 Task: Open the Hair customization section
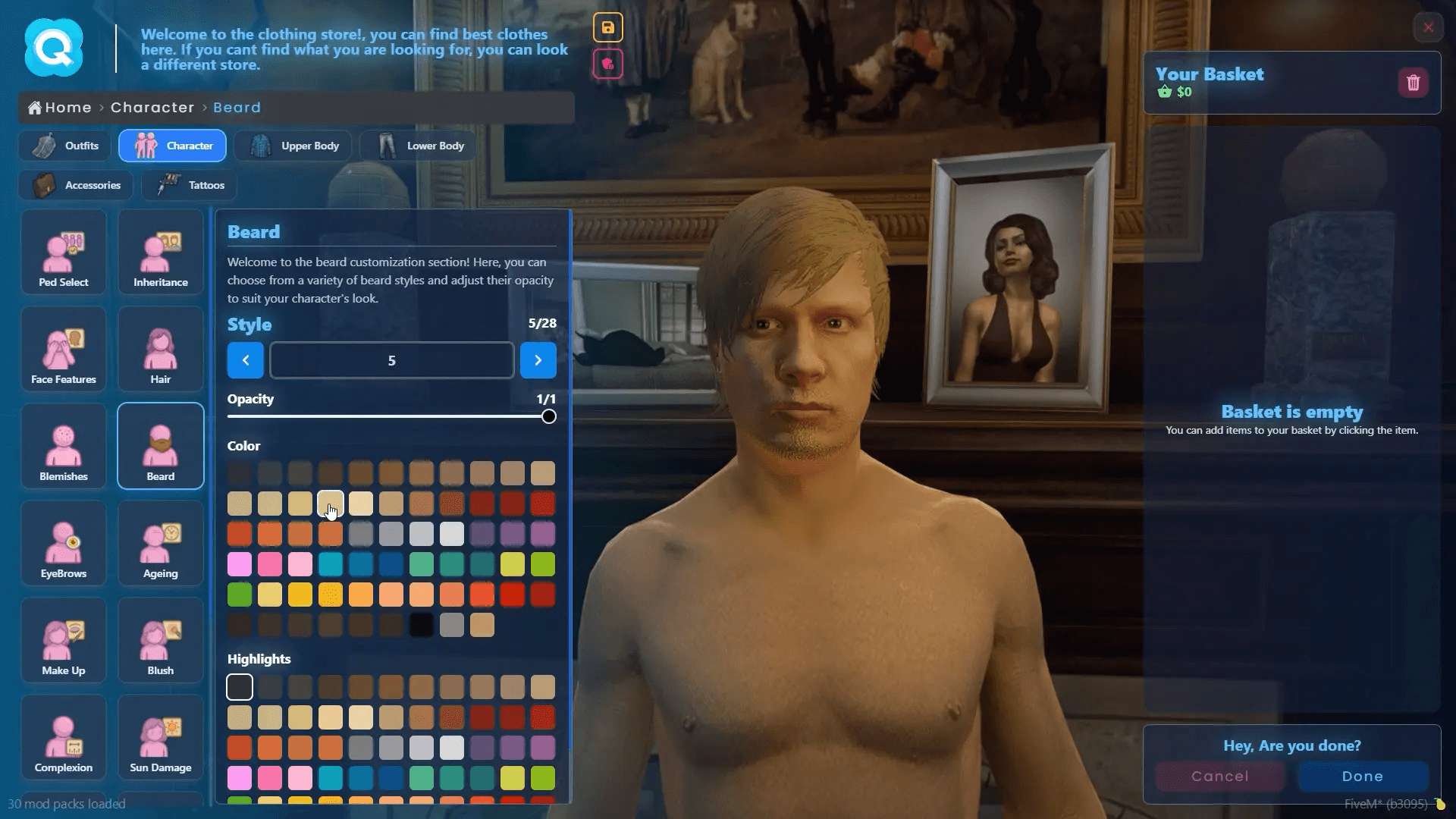point(160,349)
